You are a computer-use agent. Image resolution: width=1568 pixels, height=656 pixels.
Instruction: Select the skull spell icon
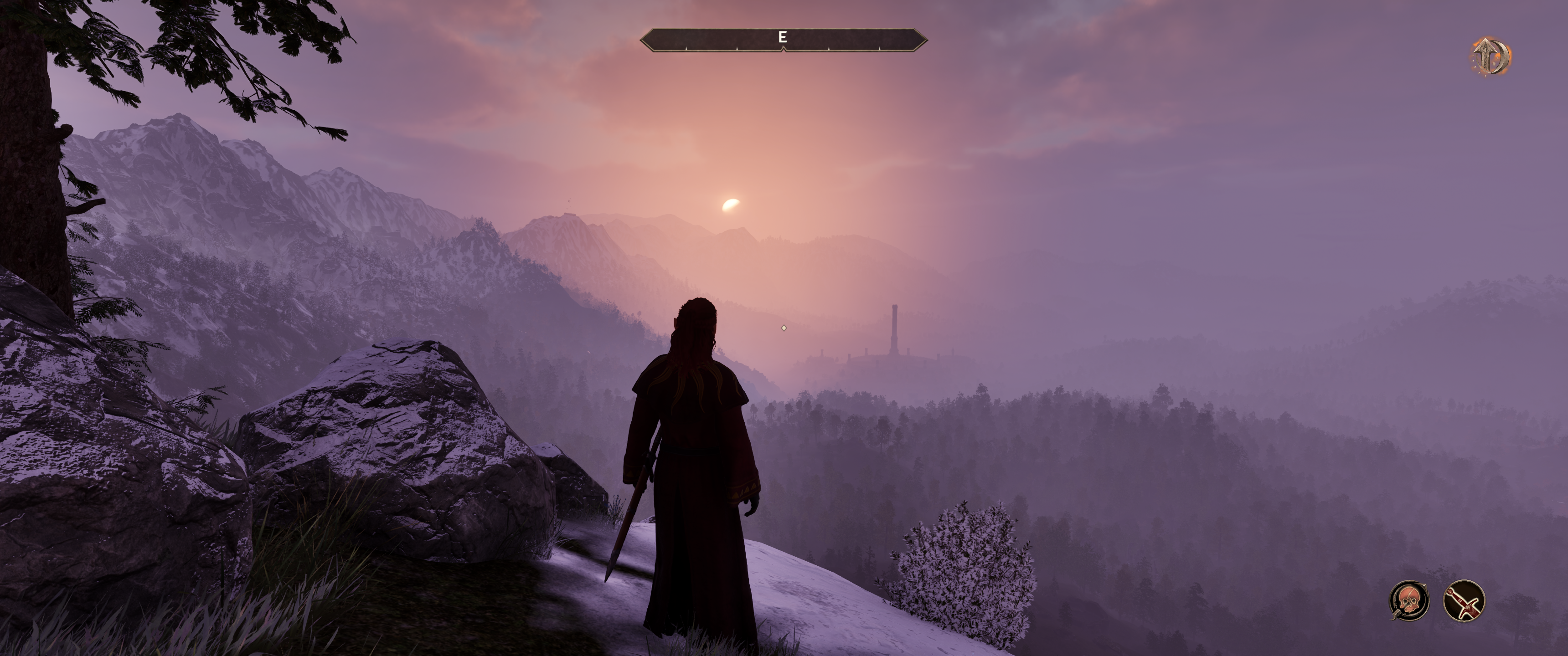click(x=1409, y=600)
